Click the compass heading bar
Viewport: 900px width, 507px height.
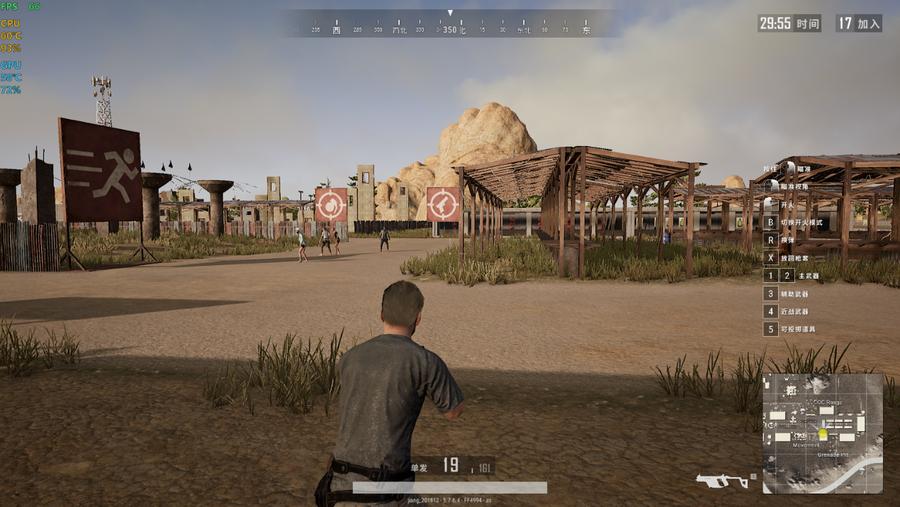point(450,30)
